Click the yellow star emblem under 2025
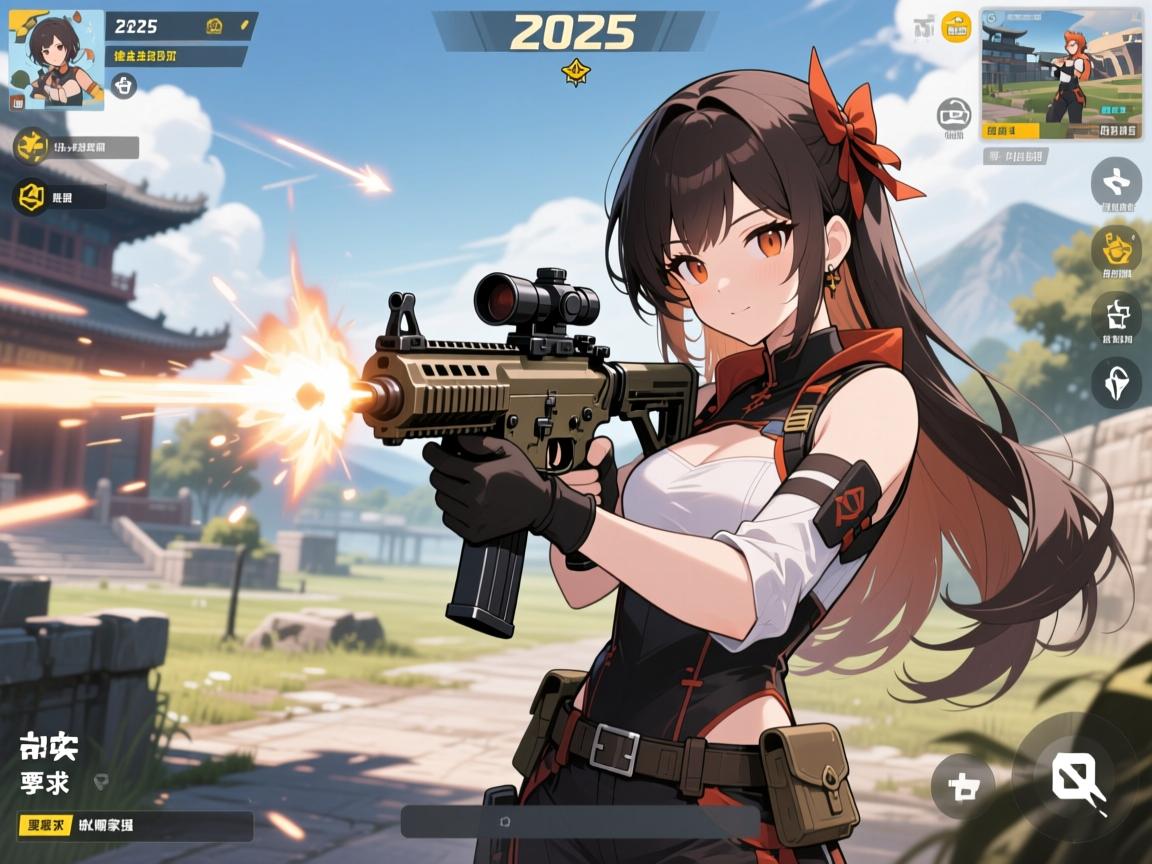Image resolution: width=1152 pixels, height=864 pixels. (575, 70)
